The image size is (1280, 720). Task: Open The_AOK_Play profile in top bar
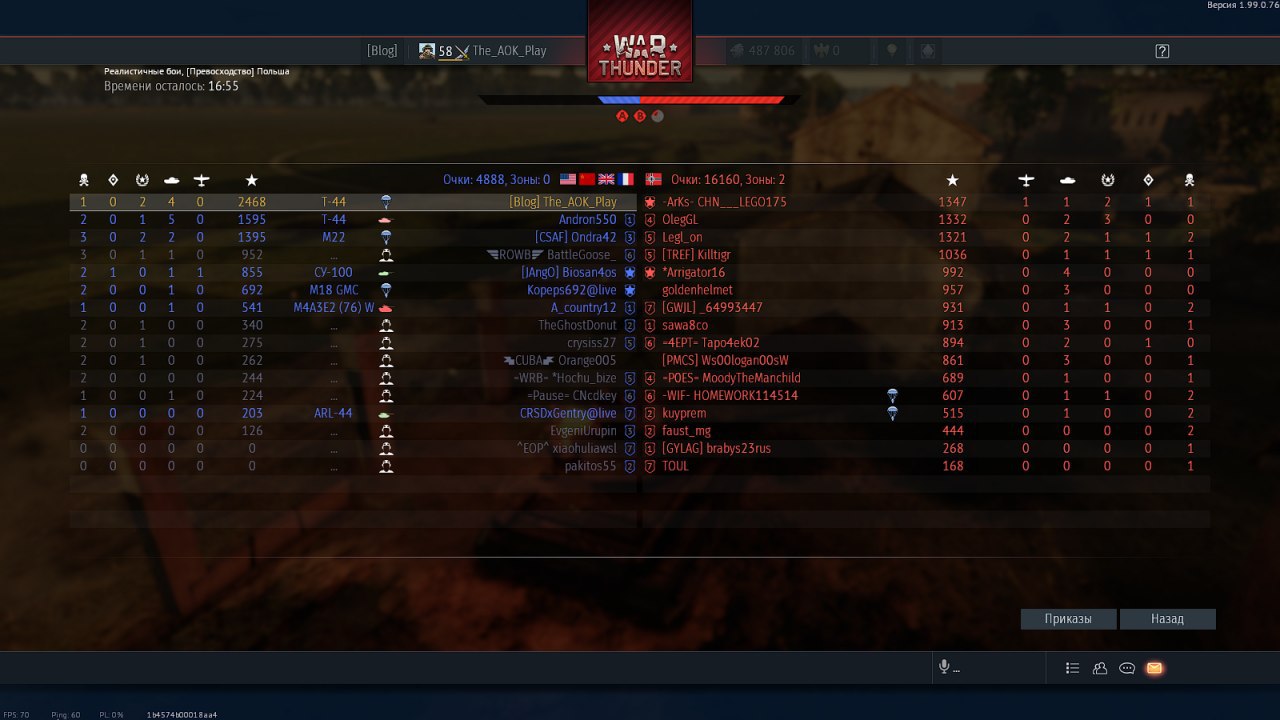509,51
